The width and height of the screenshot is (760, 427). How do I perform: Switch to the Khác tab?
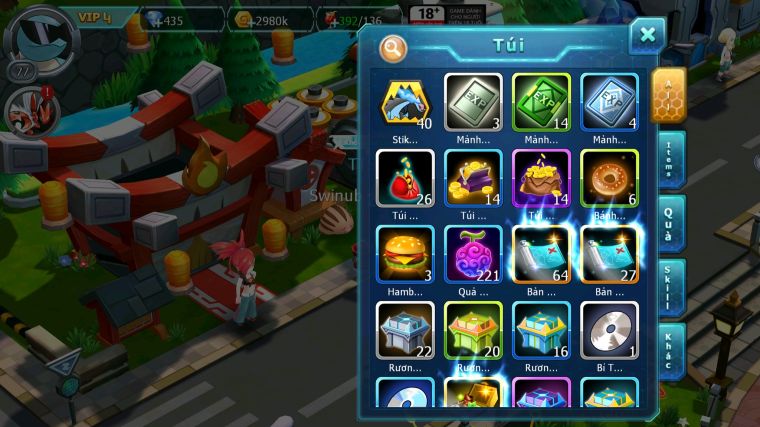click(671, 351)
